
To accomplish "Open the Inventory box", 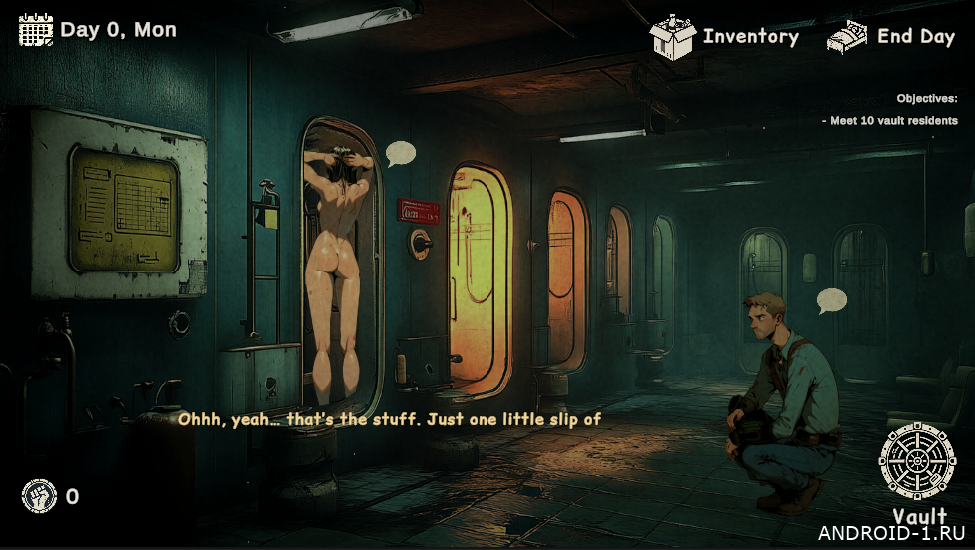I will [x=673, y=38].
